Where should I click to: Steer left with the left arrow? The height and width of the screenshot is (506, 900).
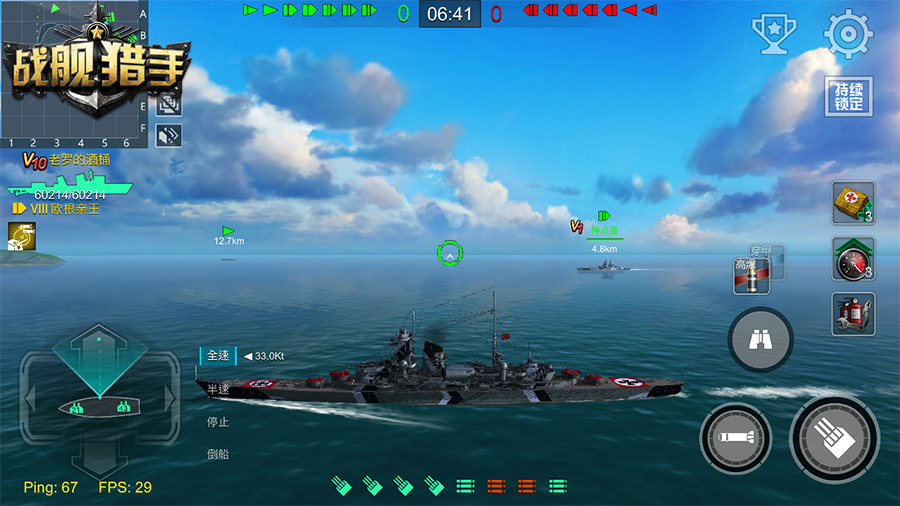tap(30, 399)
